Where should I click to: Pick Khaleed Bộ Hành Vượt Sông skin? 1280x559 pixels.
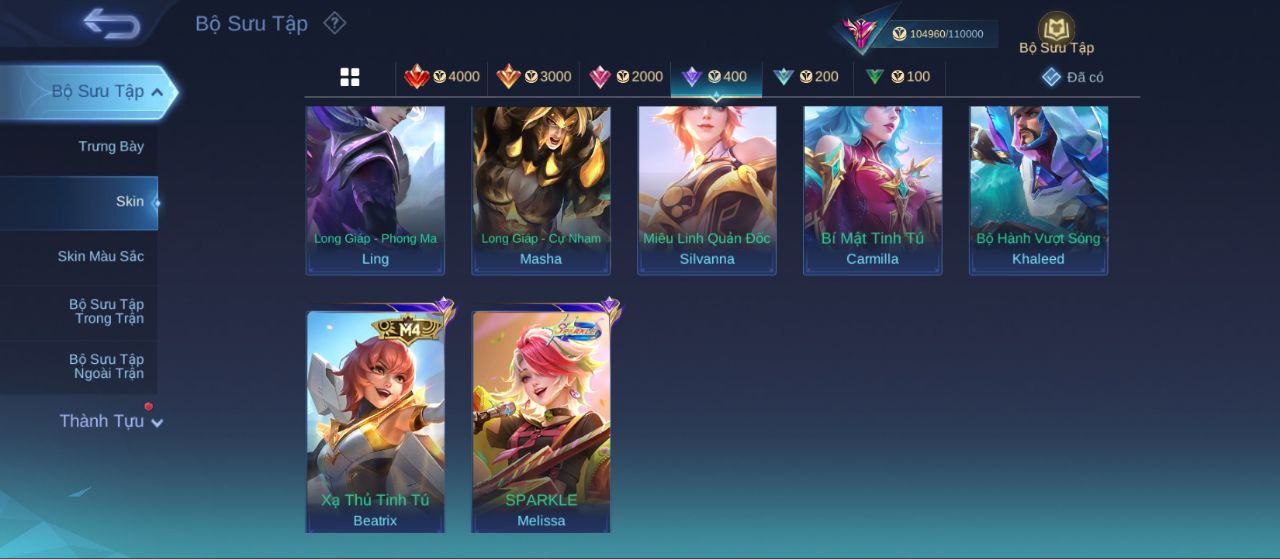(1038, 190)
